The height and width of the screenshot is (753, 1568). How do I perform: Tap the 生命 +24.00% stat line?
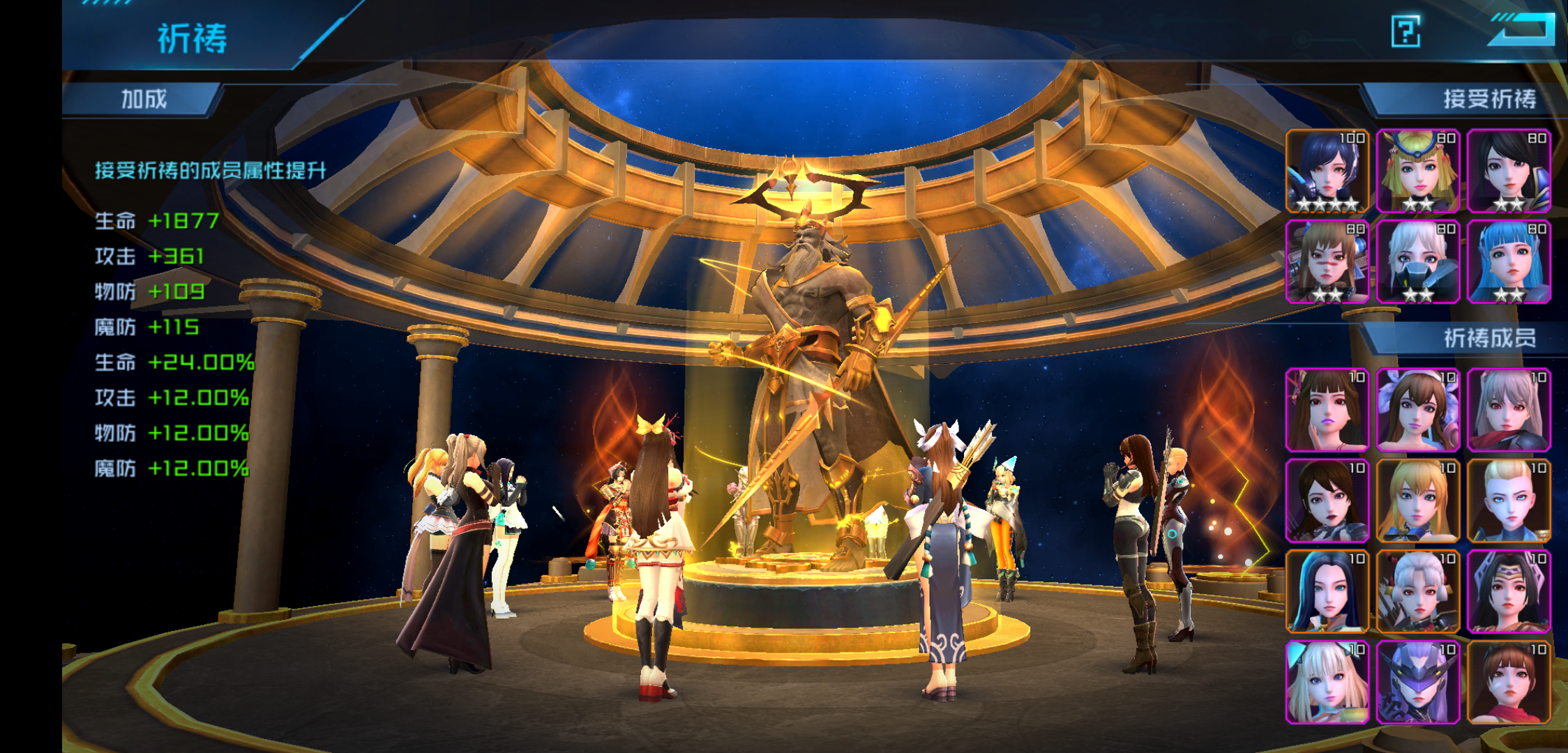pyautogui.click(x=167, y=361)
